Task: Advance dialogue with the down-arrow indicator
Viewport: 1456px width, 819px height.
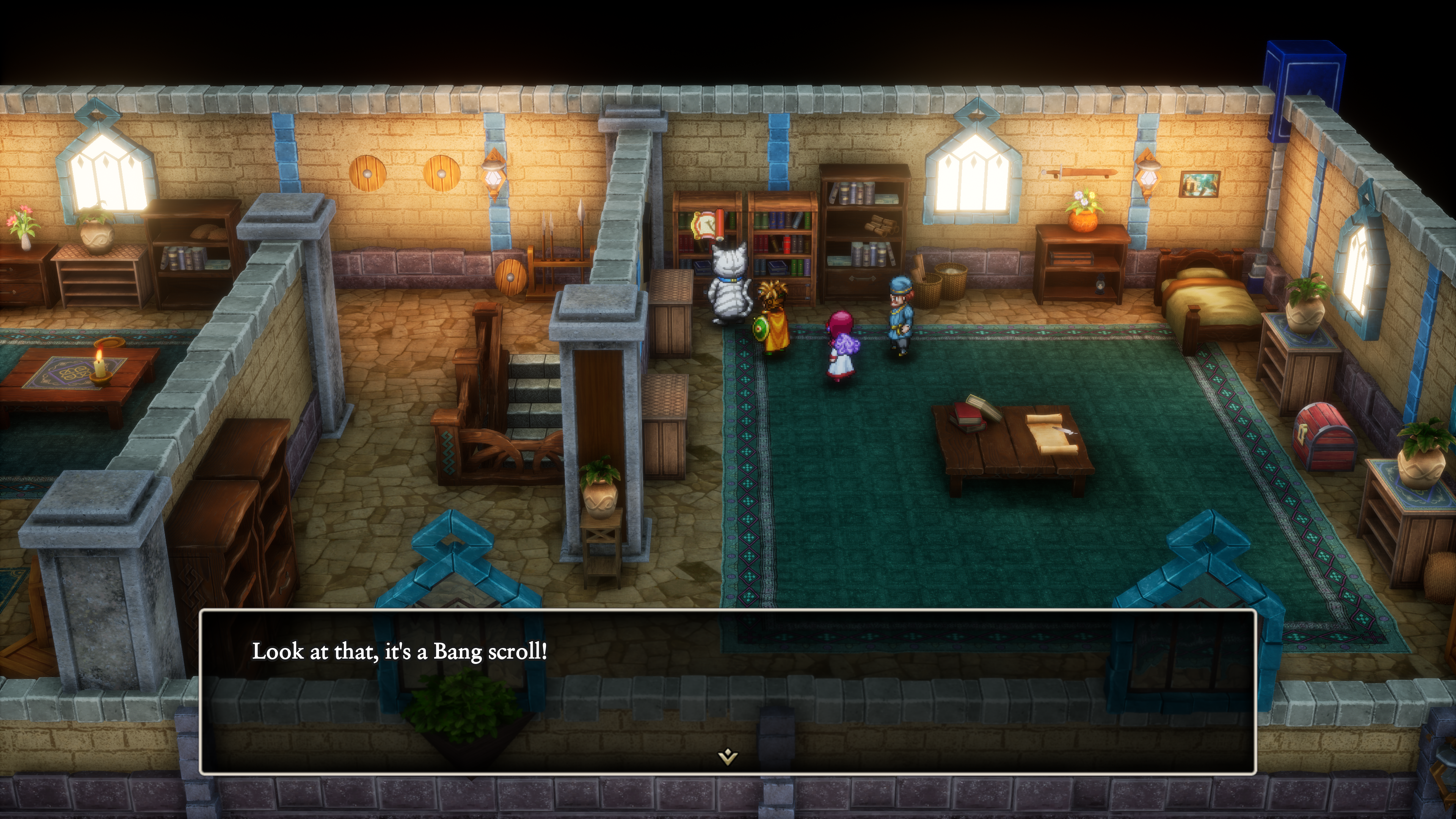Action: tap(728, 756)
